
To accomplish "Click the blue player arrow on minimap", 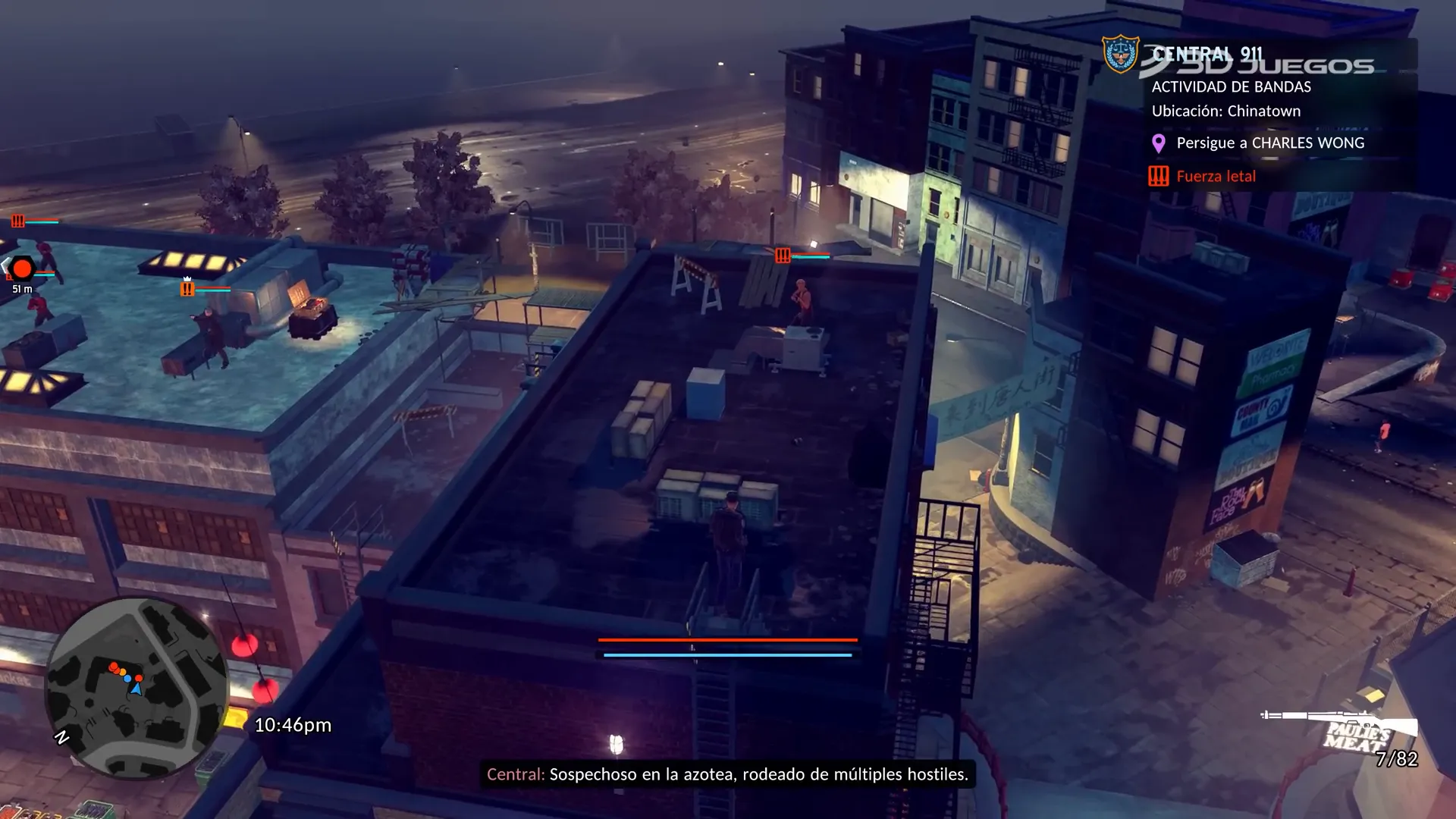I will [136, 689].
